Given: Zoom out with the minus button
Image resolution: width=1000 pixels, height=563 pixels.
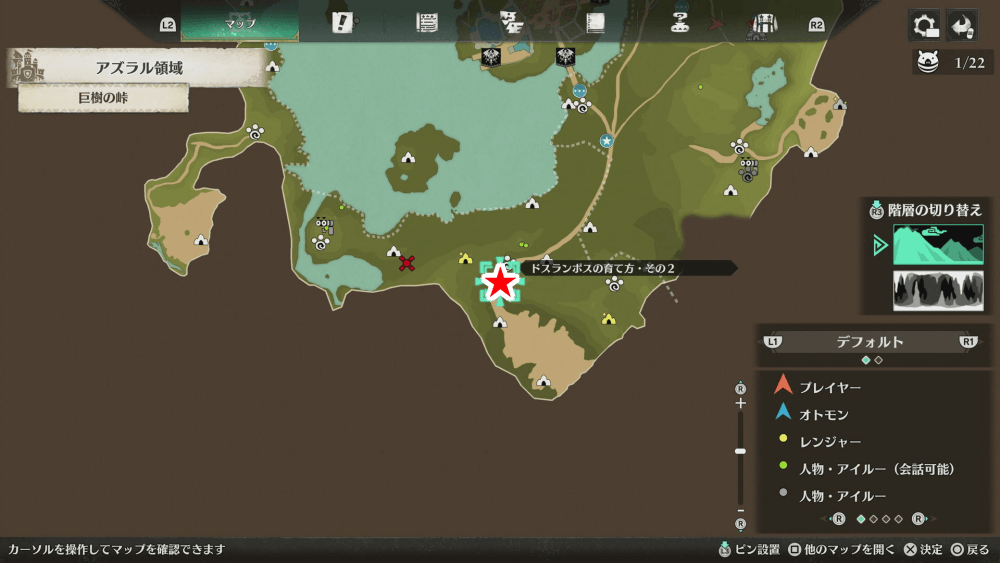Looking at the screenshot, I should pyautogui.click(x=740, y=508).
